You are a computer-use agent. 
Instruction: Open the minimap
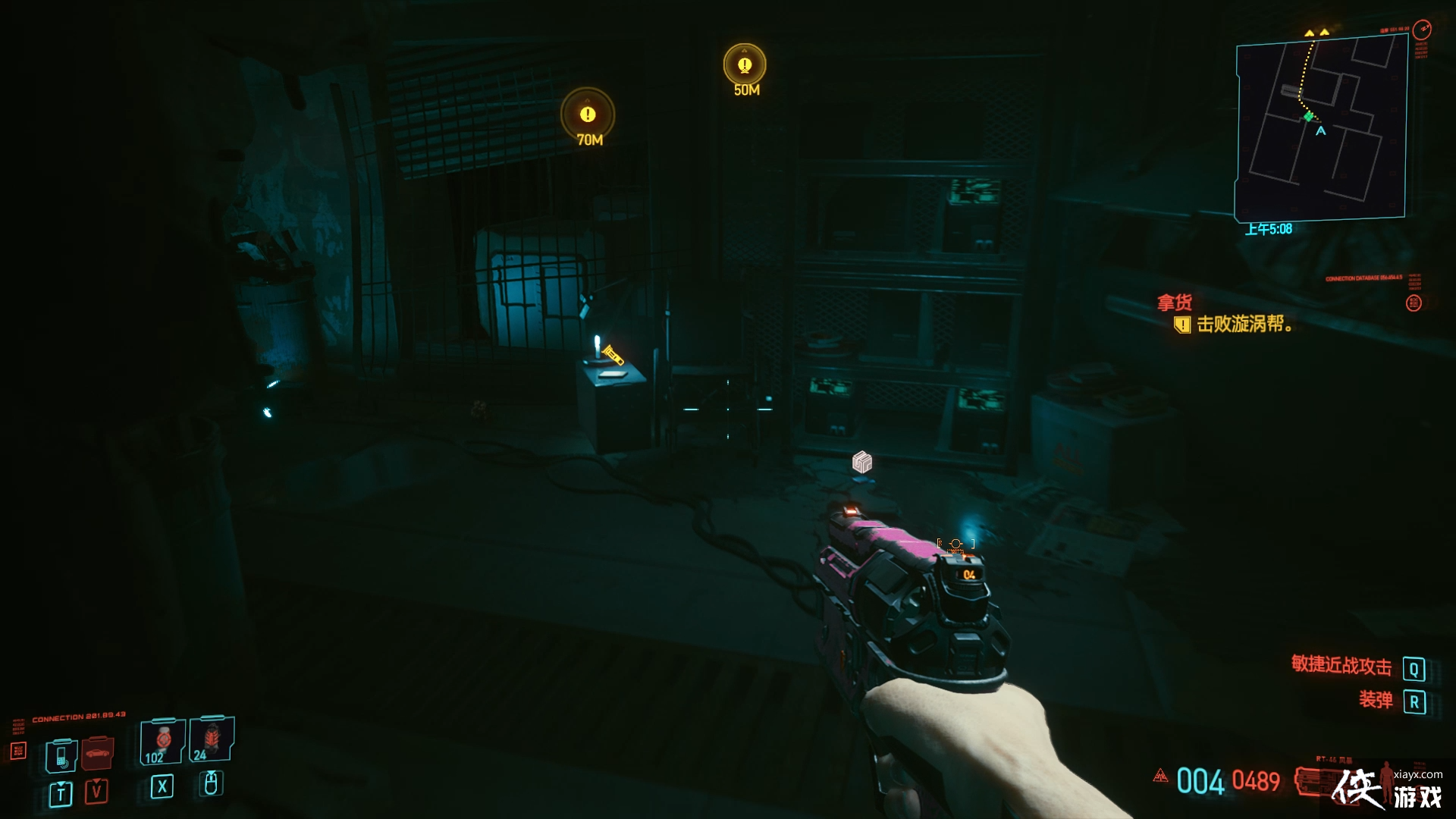click(x=1320, y=129)
